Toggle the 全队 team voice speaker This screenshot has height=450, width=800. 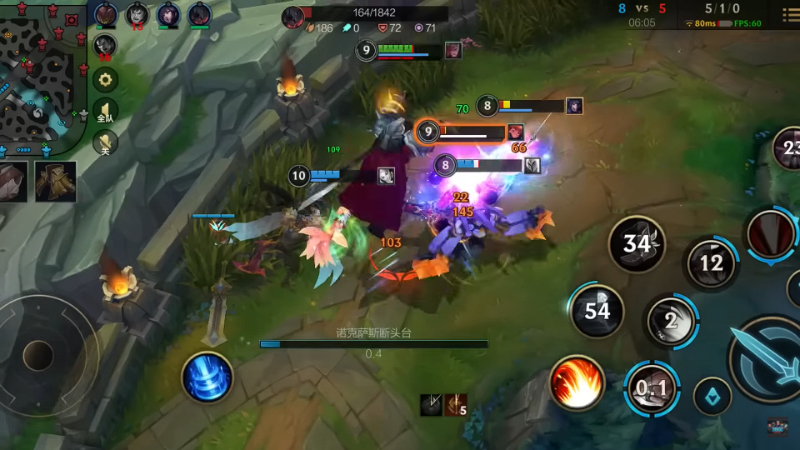tap(105, 111)
